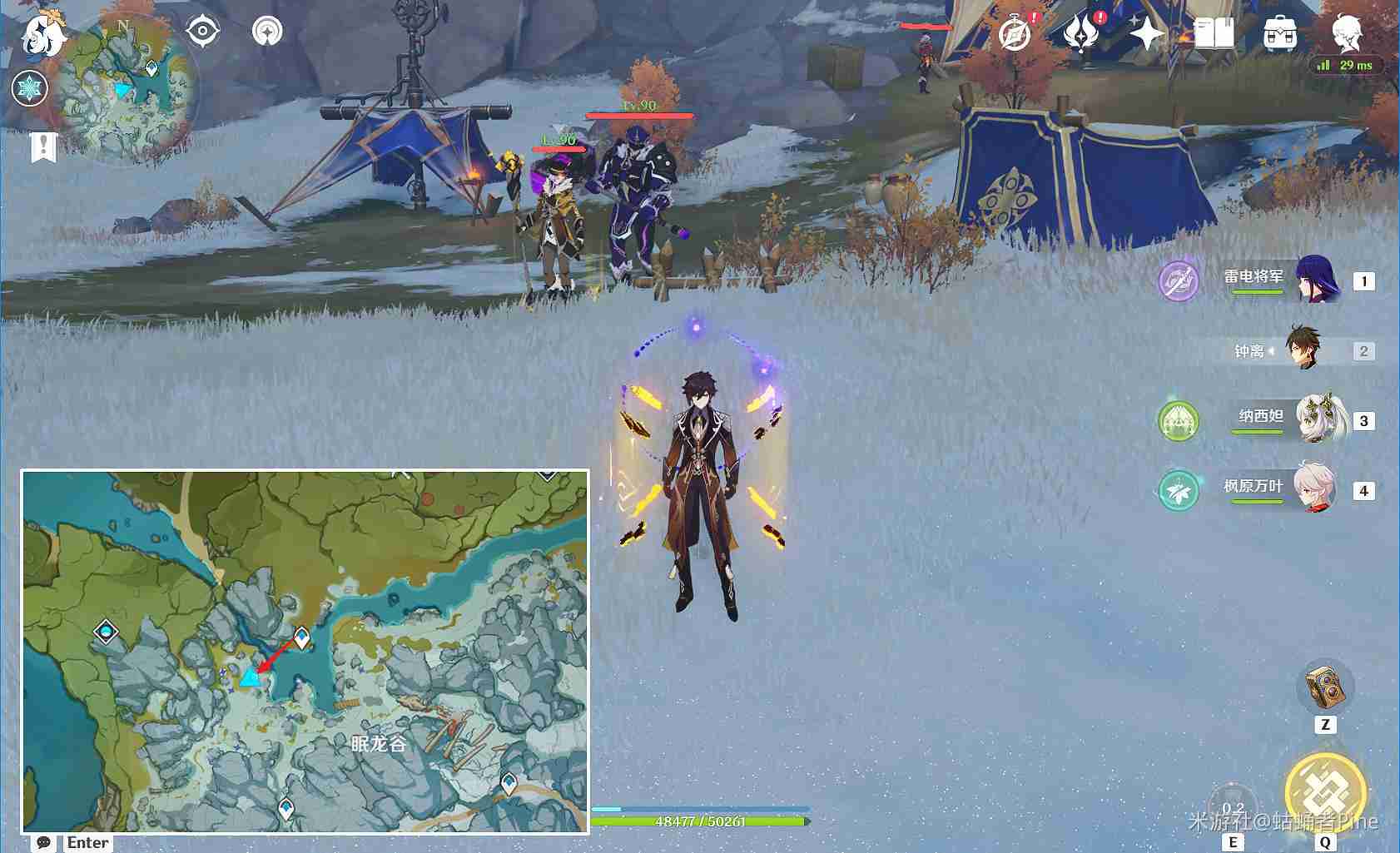Viewport: 1400px width, 853px height.
Task: Open the snowflake Sheer Cold icon
Action: point(30,88)
